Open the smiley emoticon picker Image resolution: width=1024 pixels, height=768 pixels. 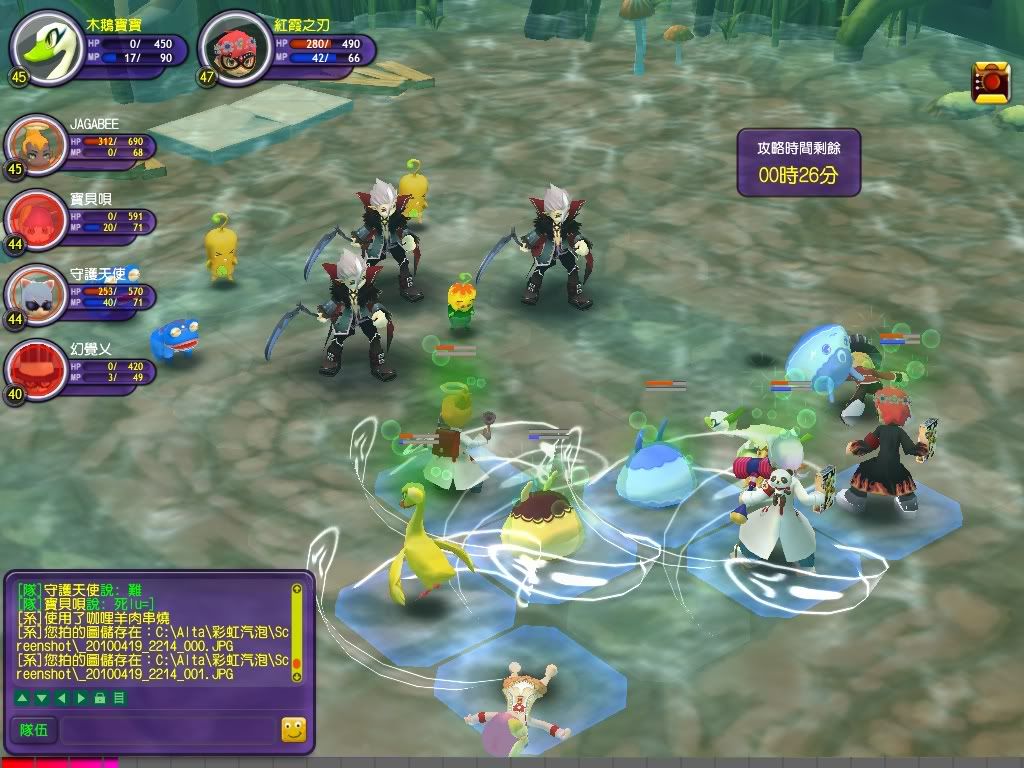pos(293,730)
